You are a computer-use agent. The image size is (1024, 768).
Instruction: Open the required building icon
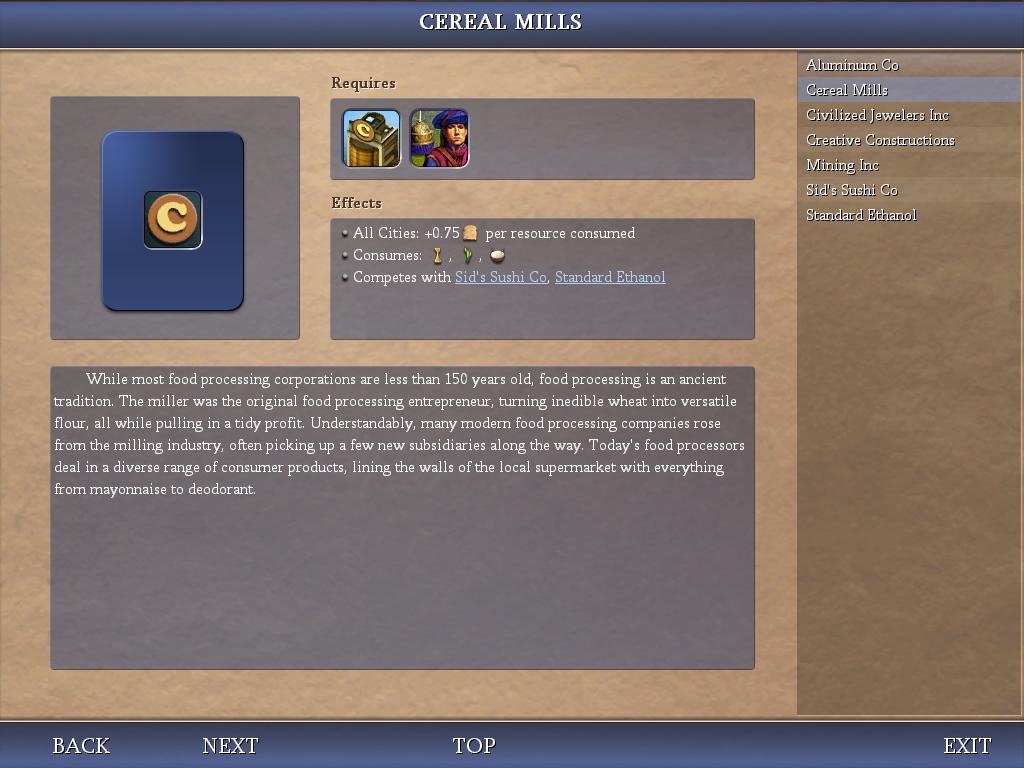[371, 138]
